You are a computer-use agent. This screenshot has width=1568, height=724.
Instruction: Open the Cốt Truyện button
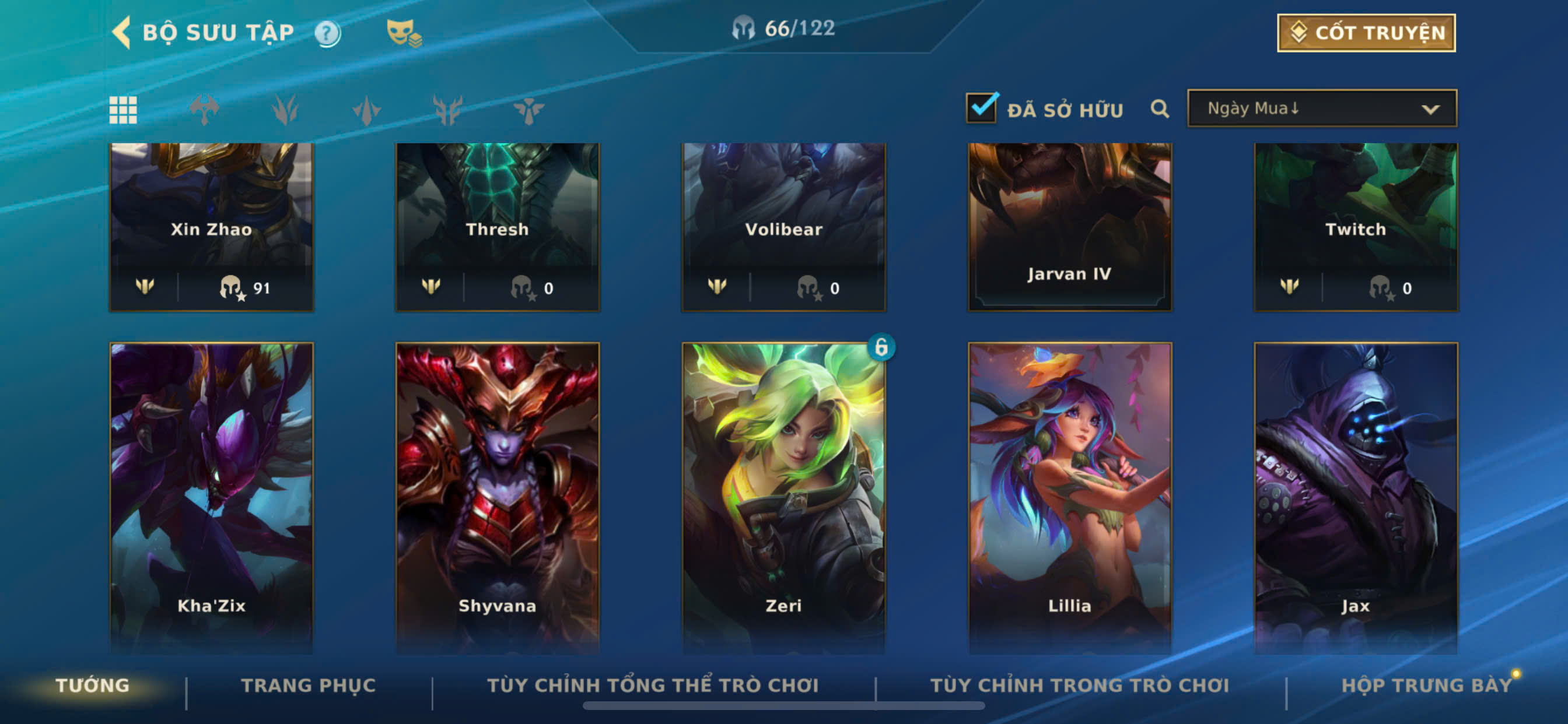(1366, 33)
